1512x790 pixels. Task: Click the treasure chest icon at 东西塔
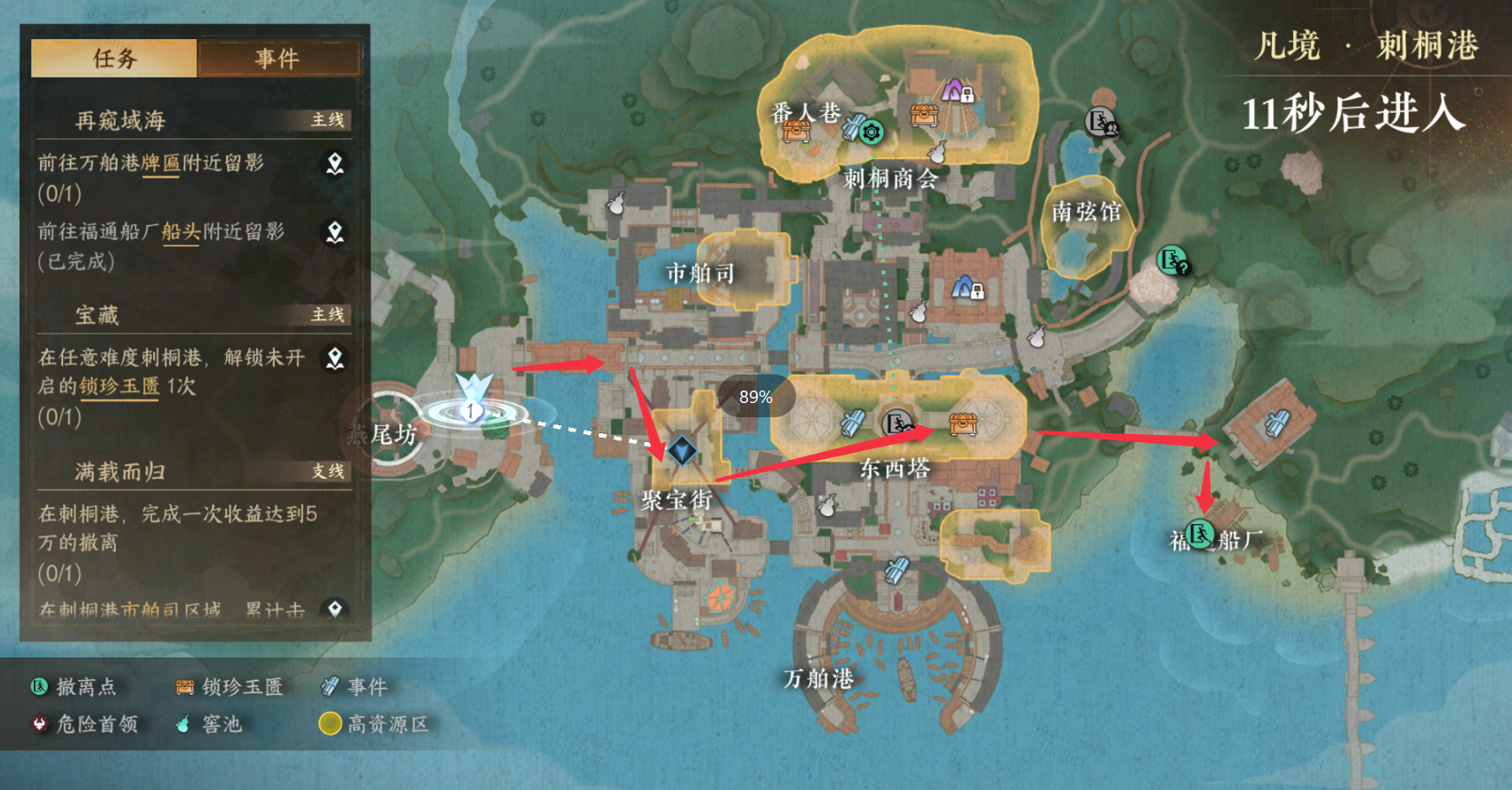coord(962,423)
